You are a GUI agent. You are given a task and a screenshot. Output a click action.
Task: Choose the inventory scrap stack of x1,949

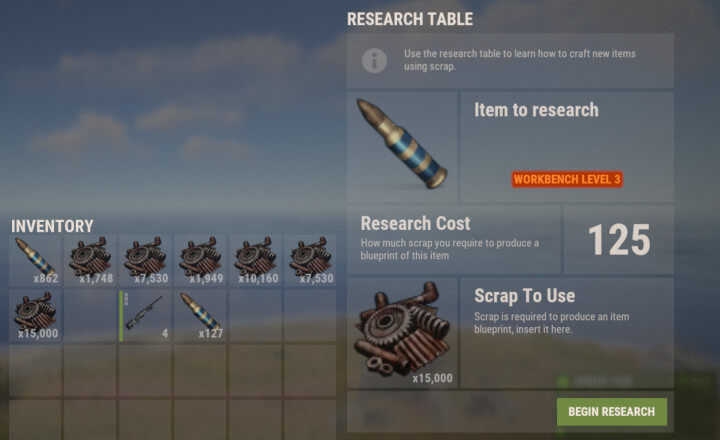[200, 261]
